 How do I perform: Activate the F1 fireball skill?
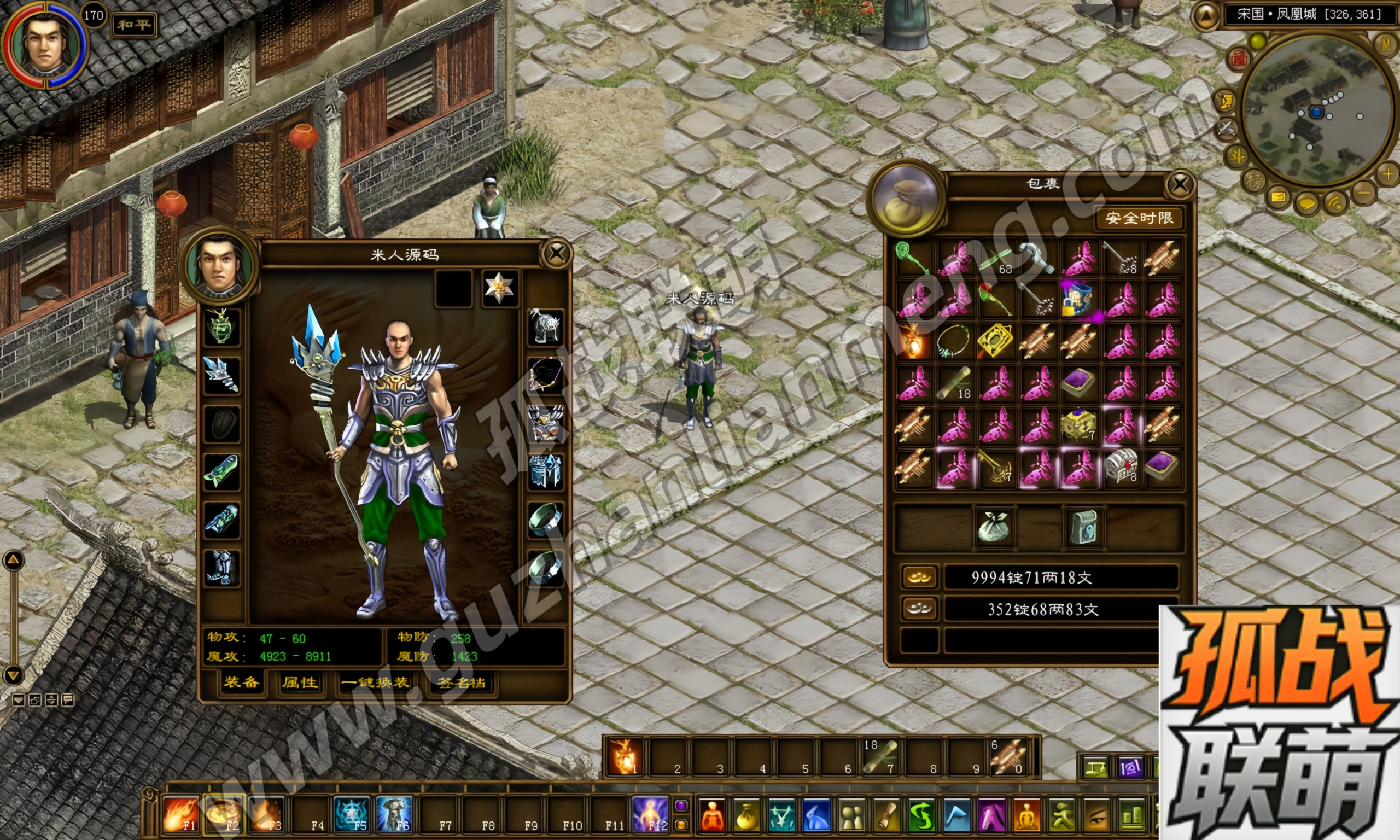coord(180,814)
